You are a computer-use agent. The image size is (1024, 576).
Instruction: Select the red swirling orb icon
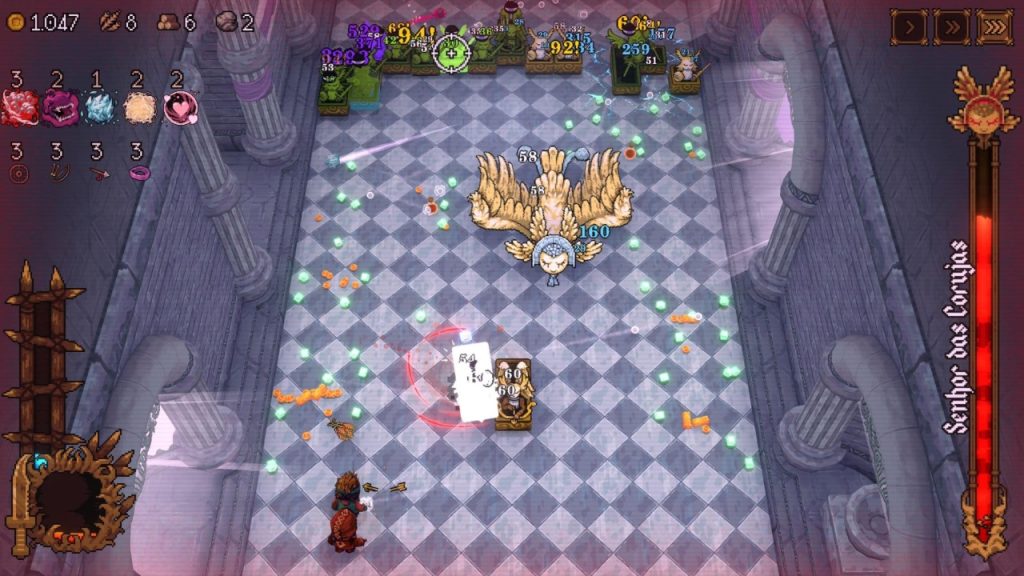(x=18, y=108)
